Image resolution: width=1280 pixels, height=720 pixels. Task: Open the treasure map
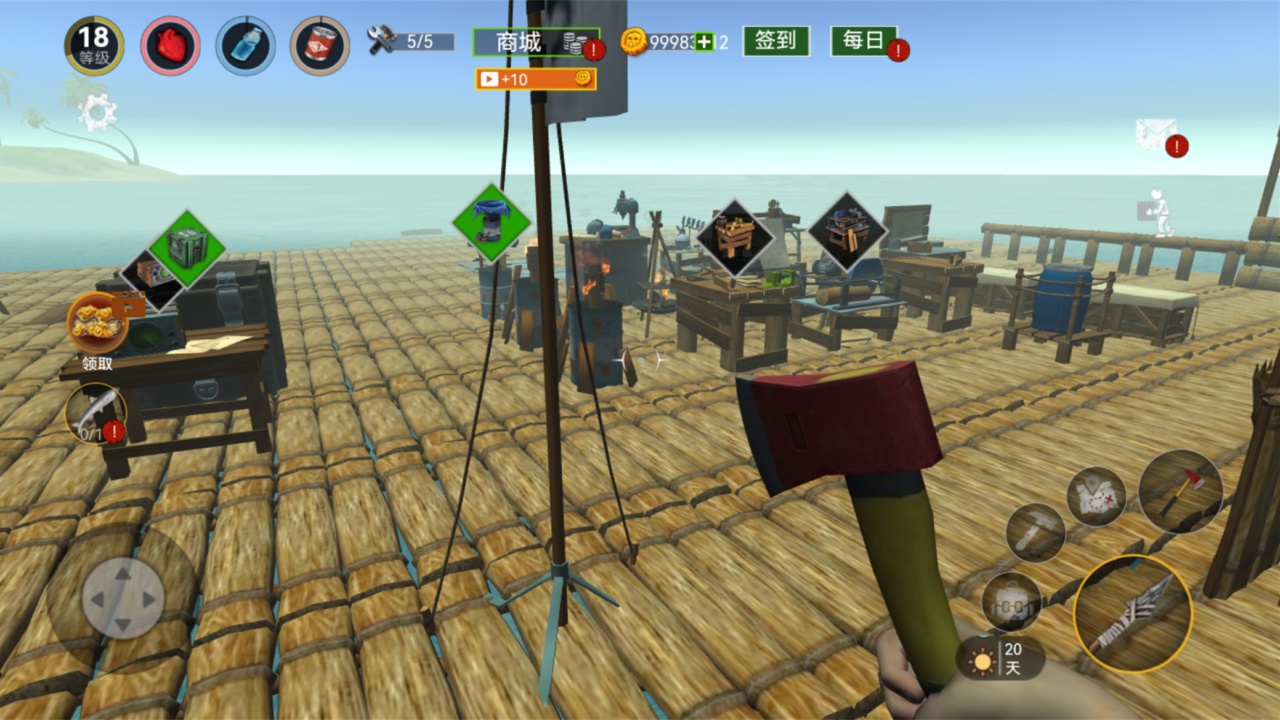coord(1095,497)
